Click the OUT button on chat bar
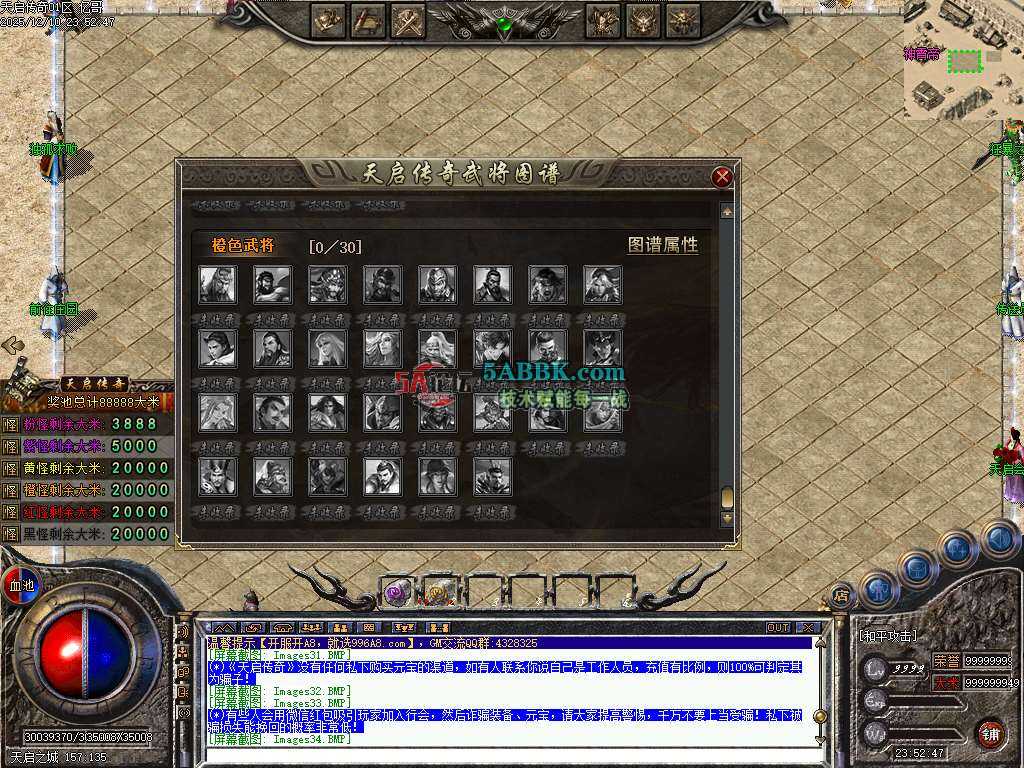Viewport: 1024px width, 768px height. 778,628
